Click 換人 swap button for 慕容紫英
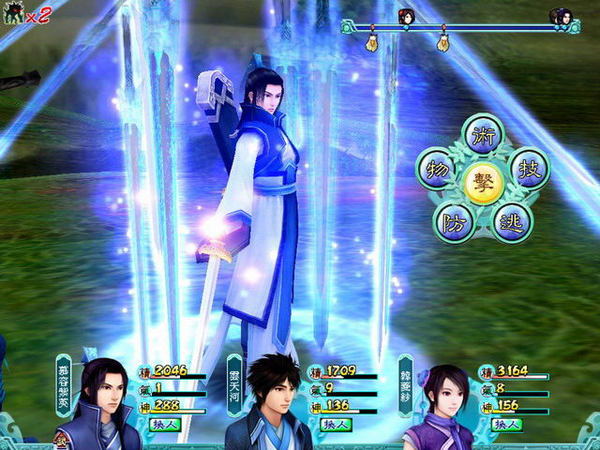The height and width of the screenshot is (450, 600). click(164, 424)
